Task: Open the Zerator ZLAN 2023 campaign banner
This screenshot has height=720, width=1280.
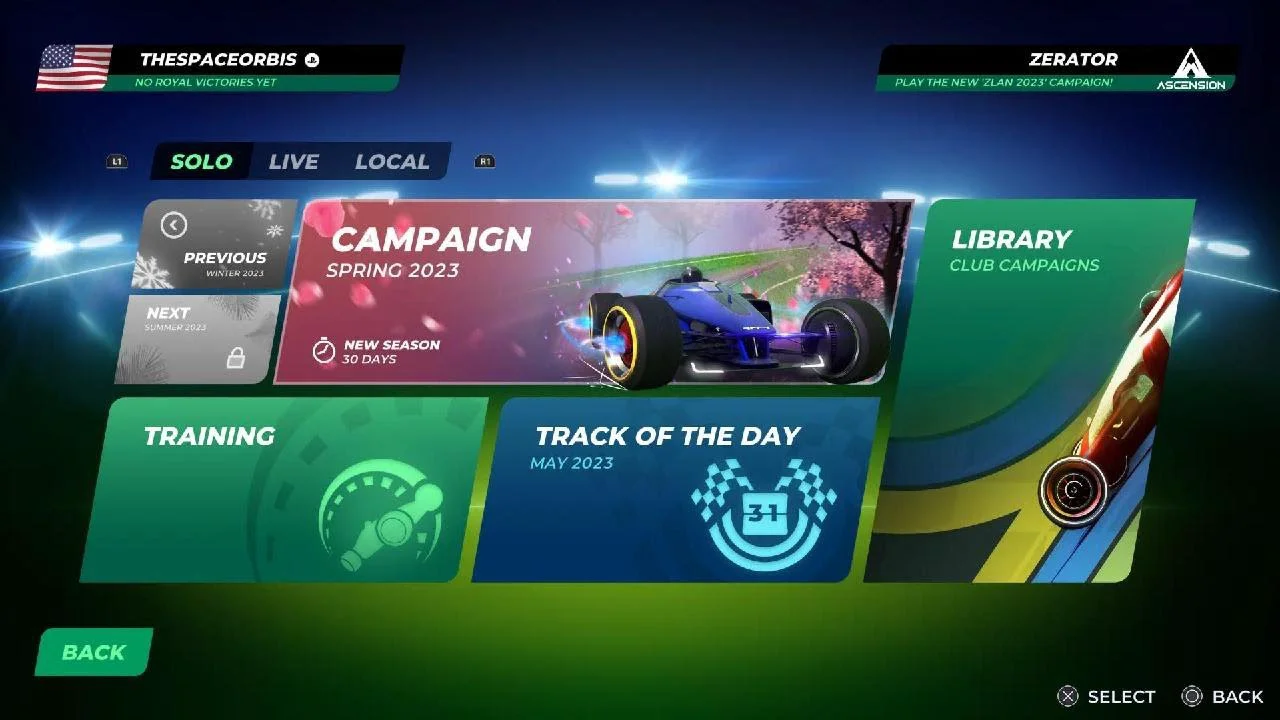Action: tap(1055, 68)
